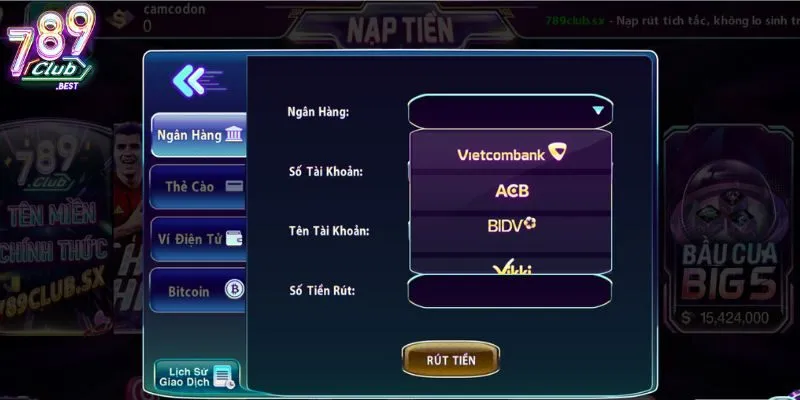Confirm with the RÚT TIỀN button
800x400 pixels.
click(x=451, y=359)
